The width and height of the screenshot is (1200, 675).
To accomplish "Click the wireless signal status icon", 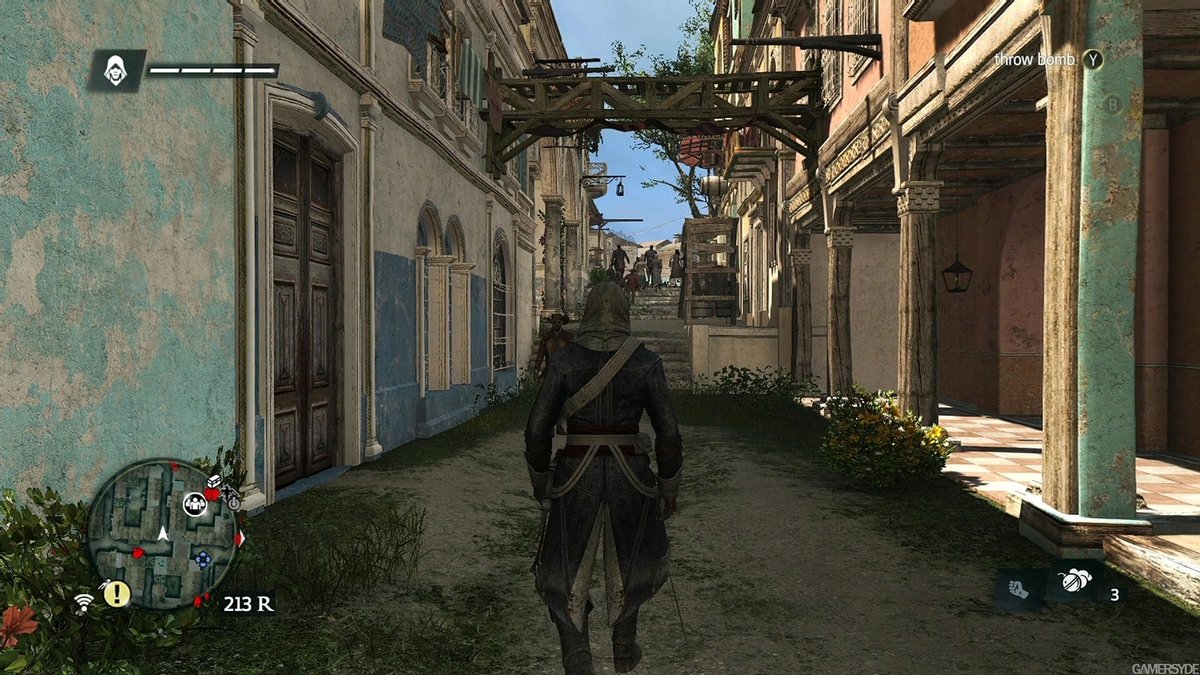I will (84, 603).
